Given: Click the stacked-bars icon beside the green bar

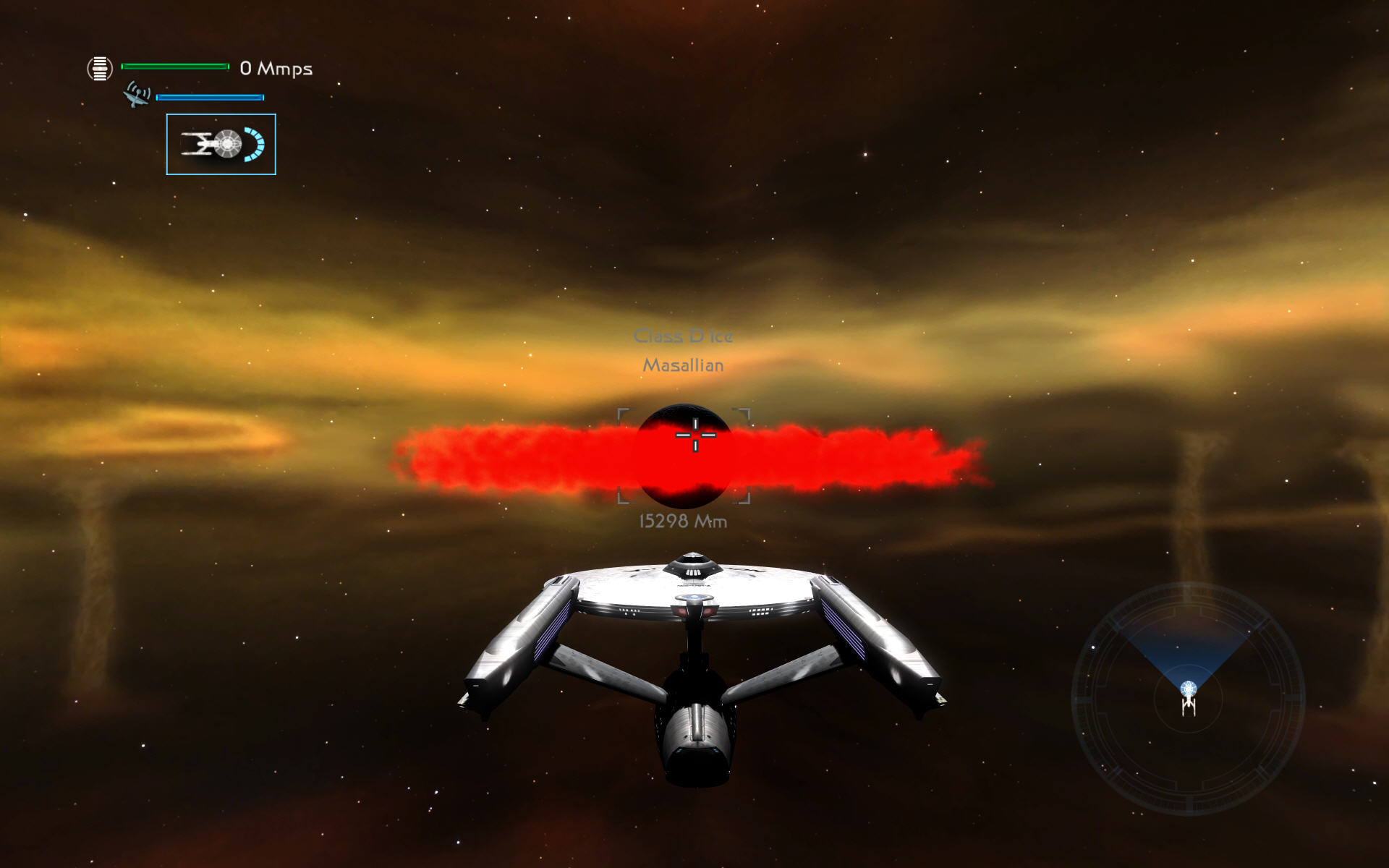Looking at the screenshot, I should (100, 69).
